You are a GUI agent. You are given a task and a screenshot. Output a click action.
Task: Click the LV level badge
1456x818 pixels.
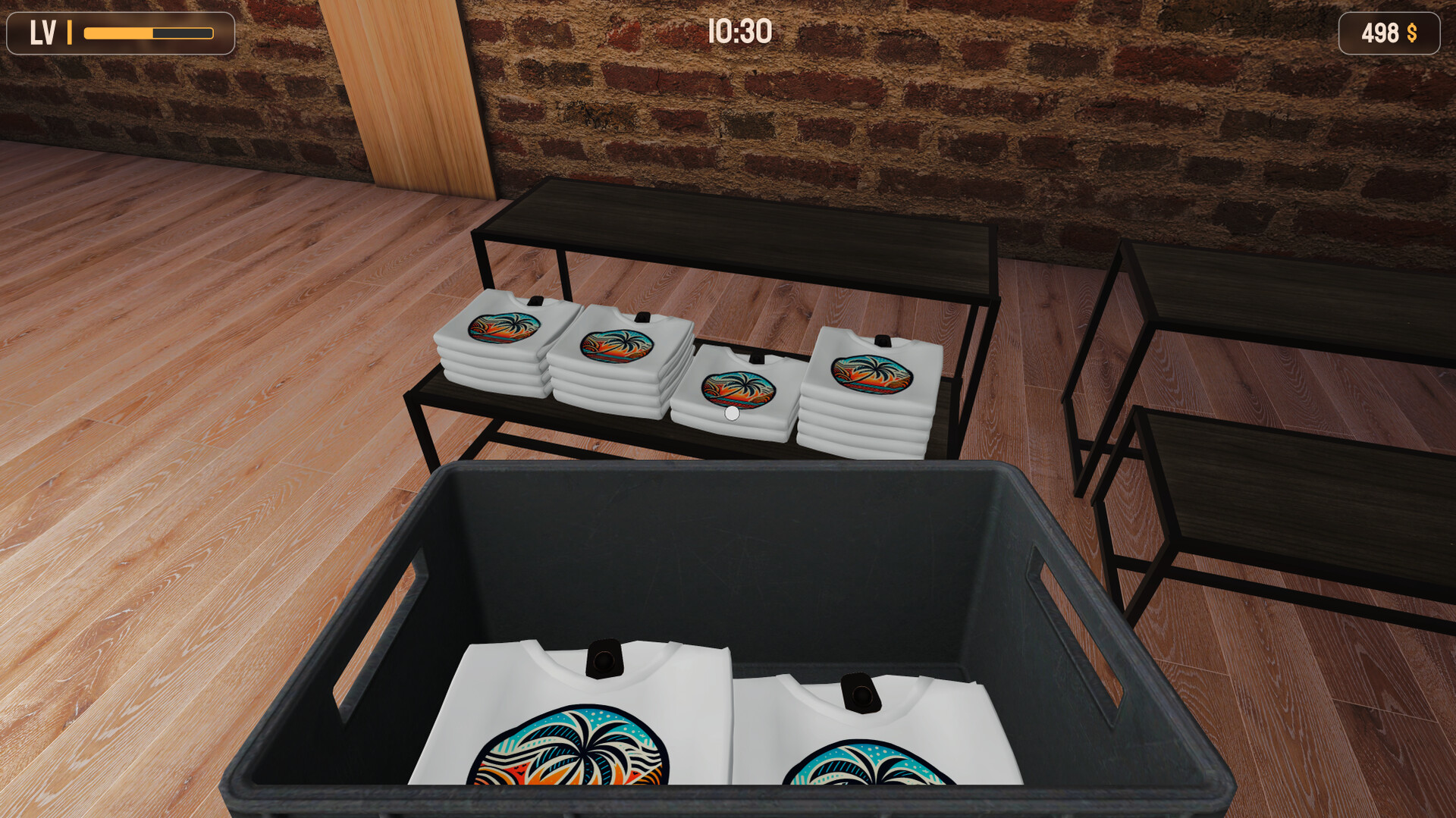pos(43,32)
